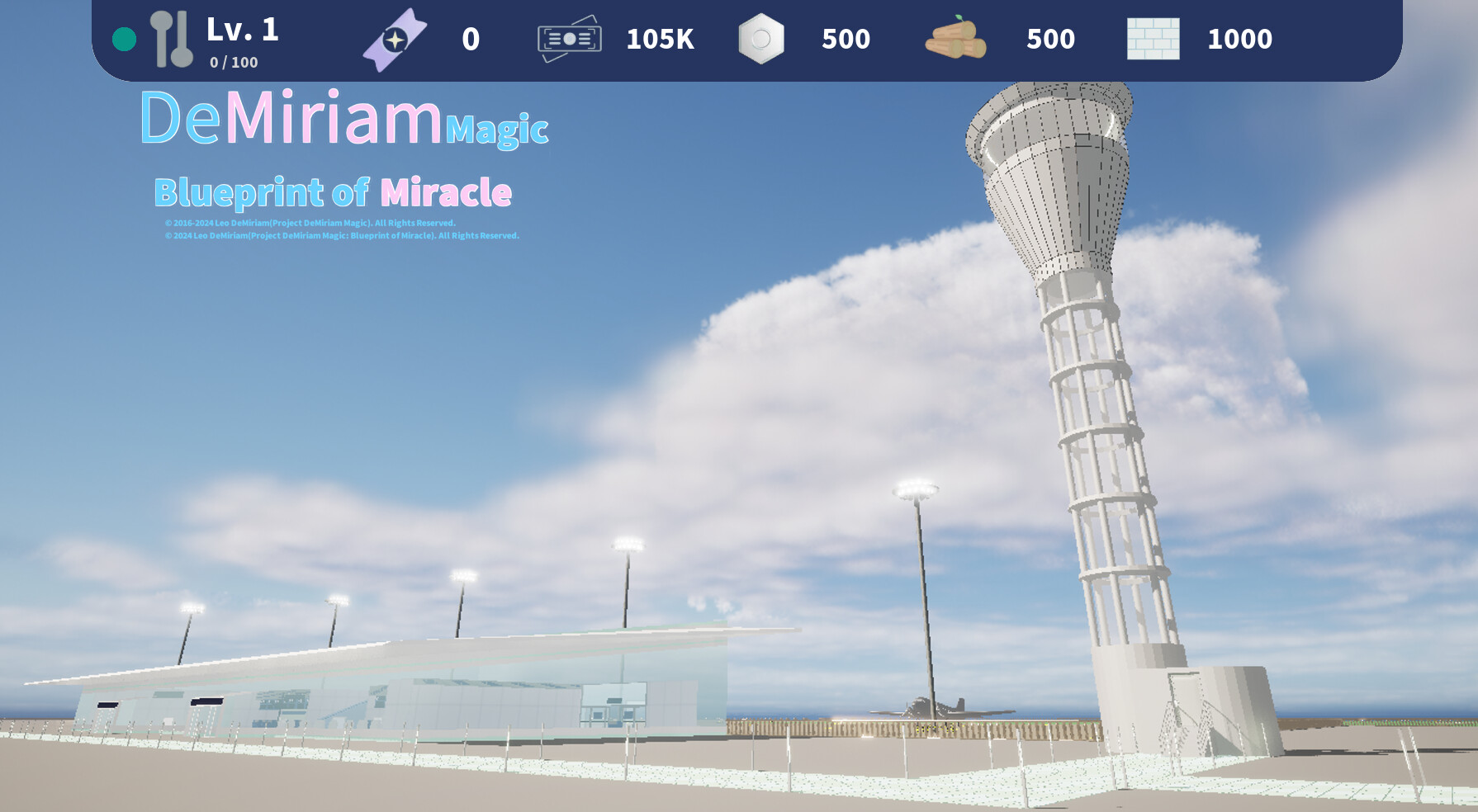Screen dimensions: 1478x812
Task: Expand the stone counter showing 500
Action: coord(845,38)
